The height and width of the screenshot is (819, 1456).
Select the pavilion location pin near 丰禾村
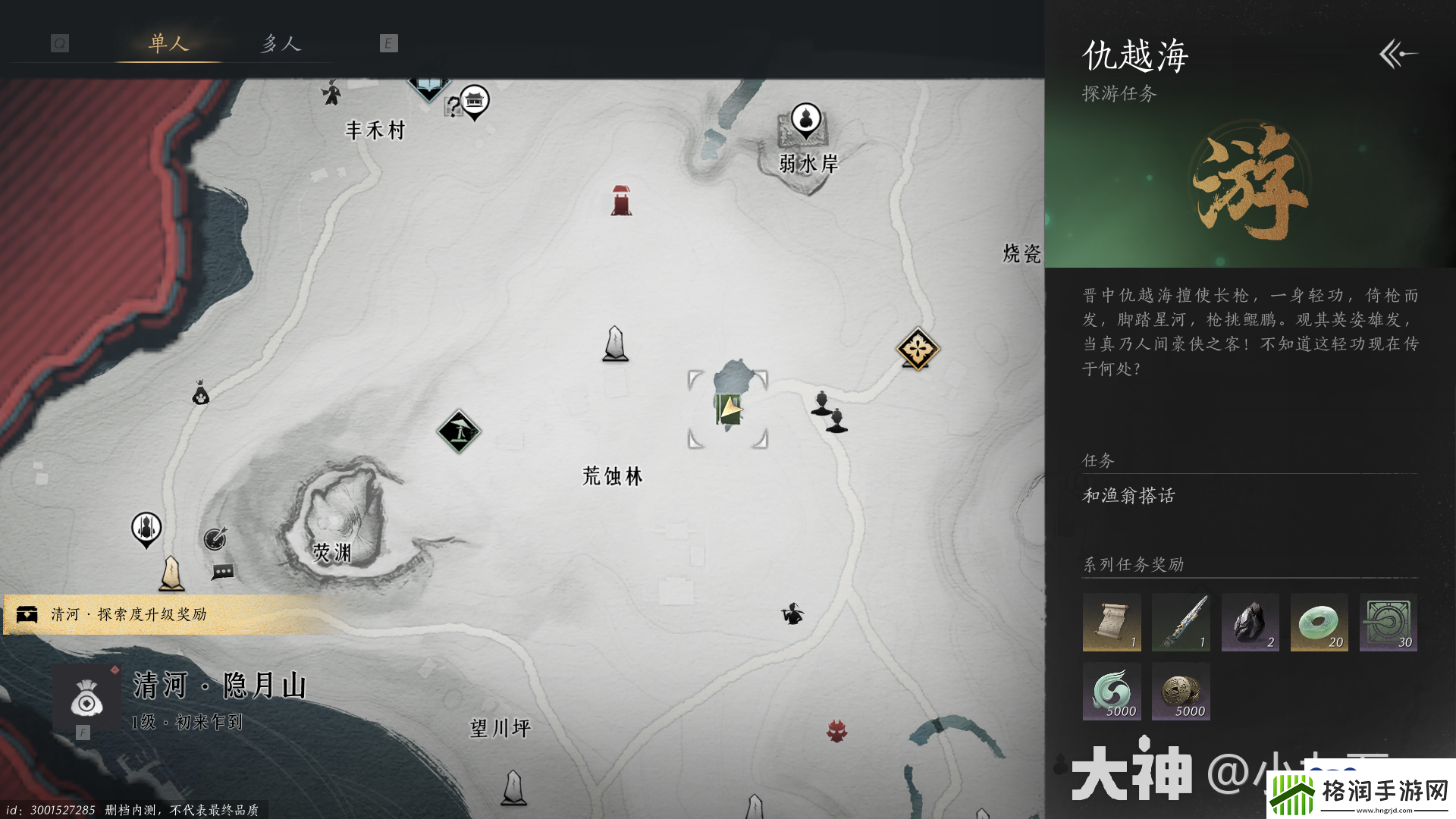point(476,99)
